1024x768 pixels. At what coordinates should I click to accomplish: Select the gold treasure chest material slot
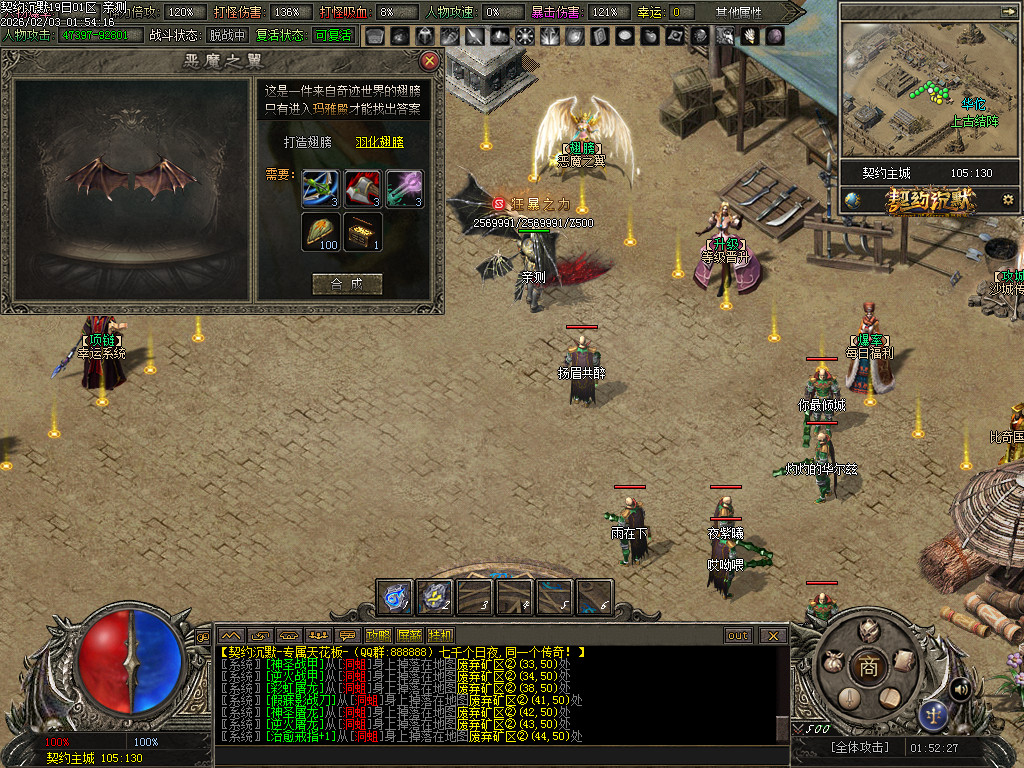coord(363,231)
